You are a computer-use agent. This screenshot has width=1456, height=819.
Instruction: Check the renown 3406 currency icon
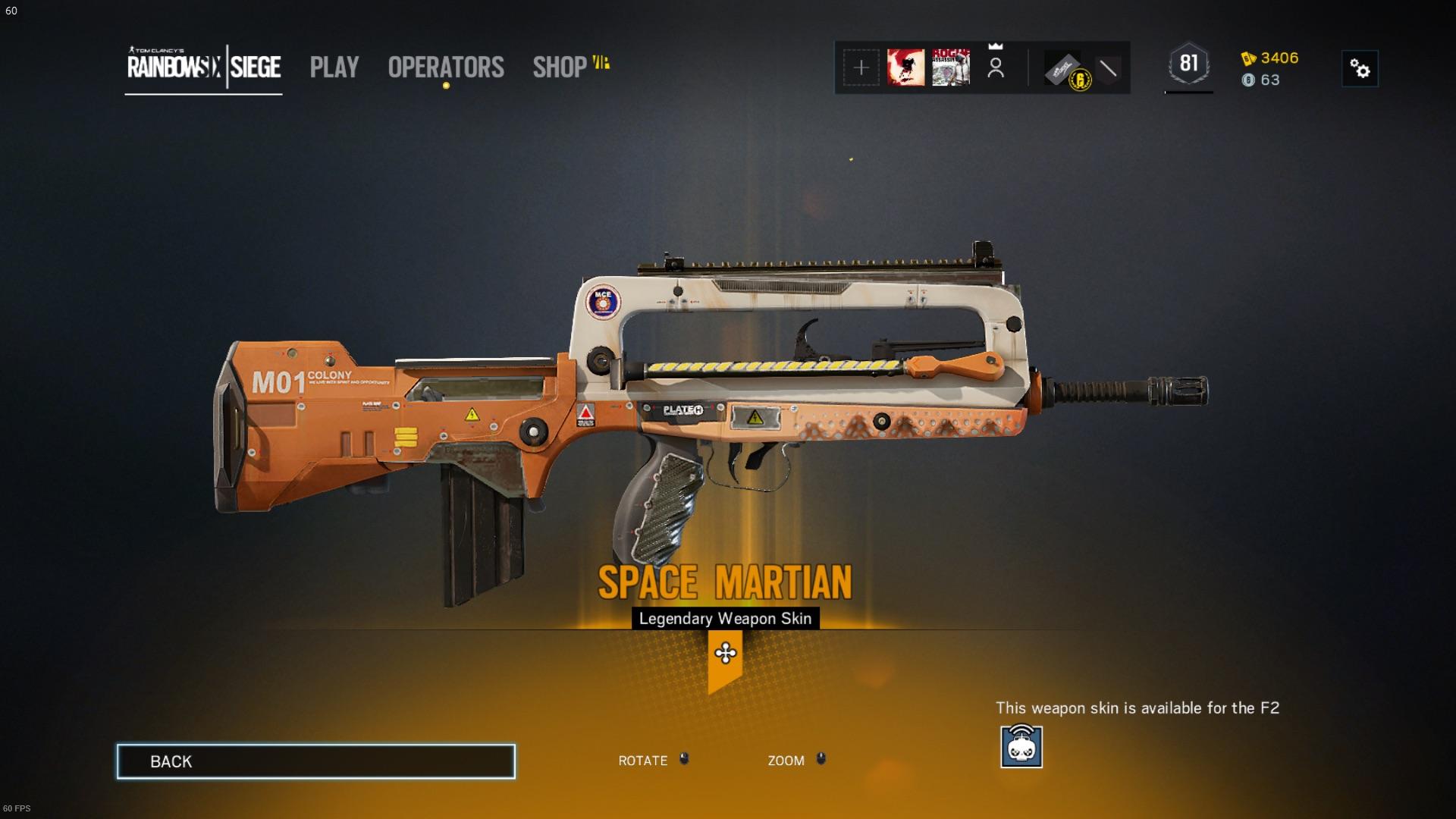pos(1247,58)
